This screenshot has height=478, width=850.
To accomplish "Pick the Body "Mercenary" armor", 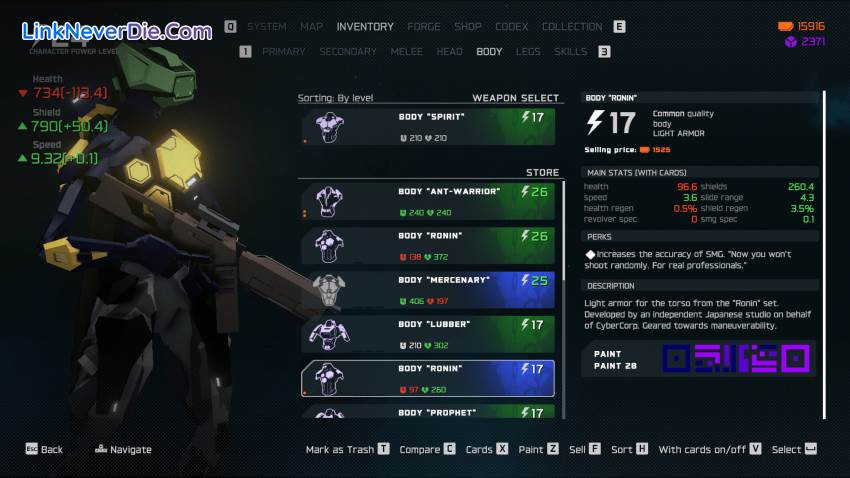I will pyautogui.click(x=428, y=289).
